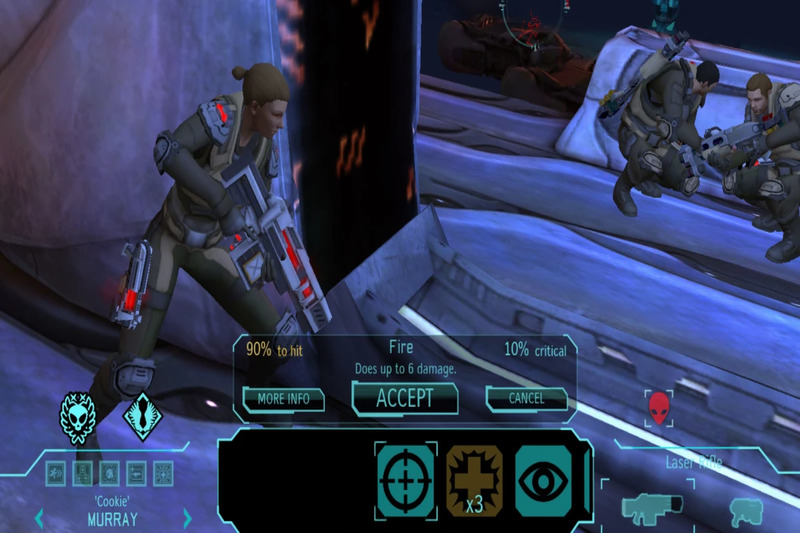The image size is (800, 533).
Task: Activate the eye Overwatch ability
Action: click(543, 479)
